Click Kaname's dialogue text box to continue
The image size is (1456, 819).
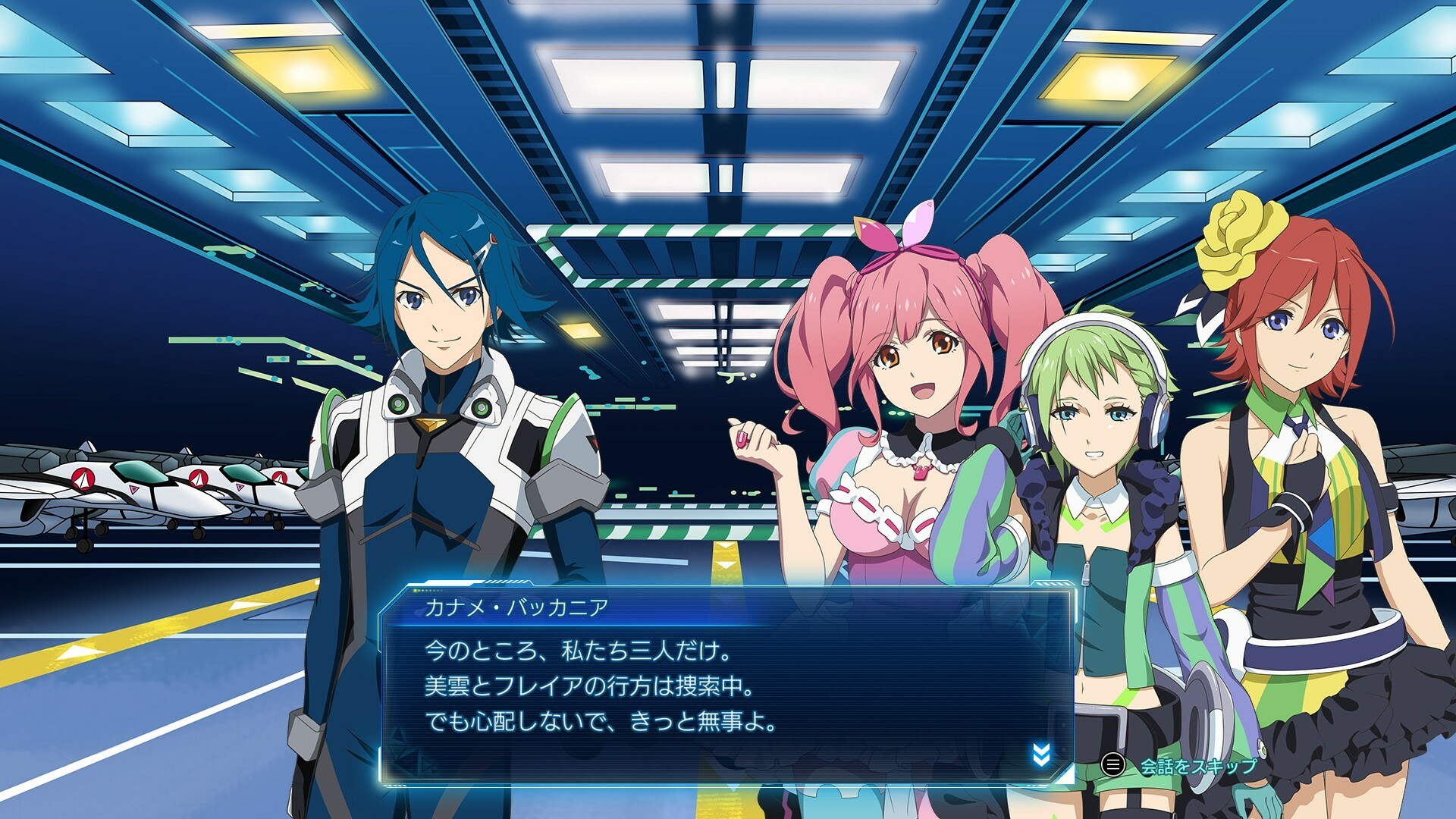tap(726, 686)
